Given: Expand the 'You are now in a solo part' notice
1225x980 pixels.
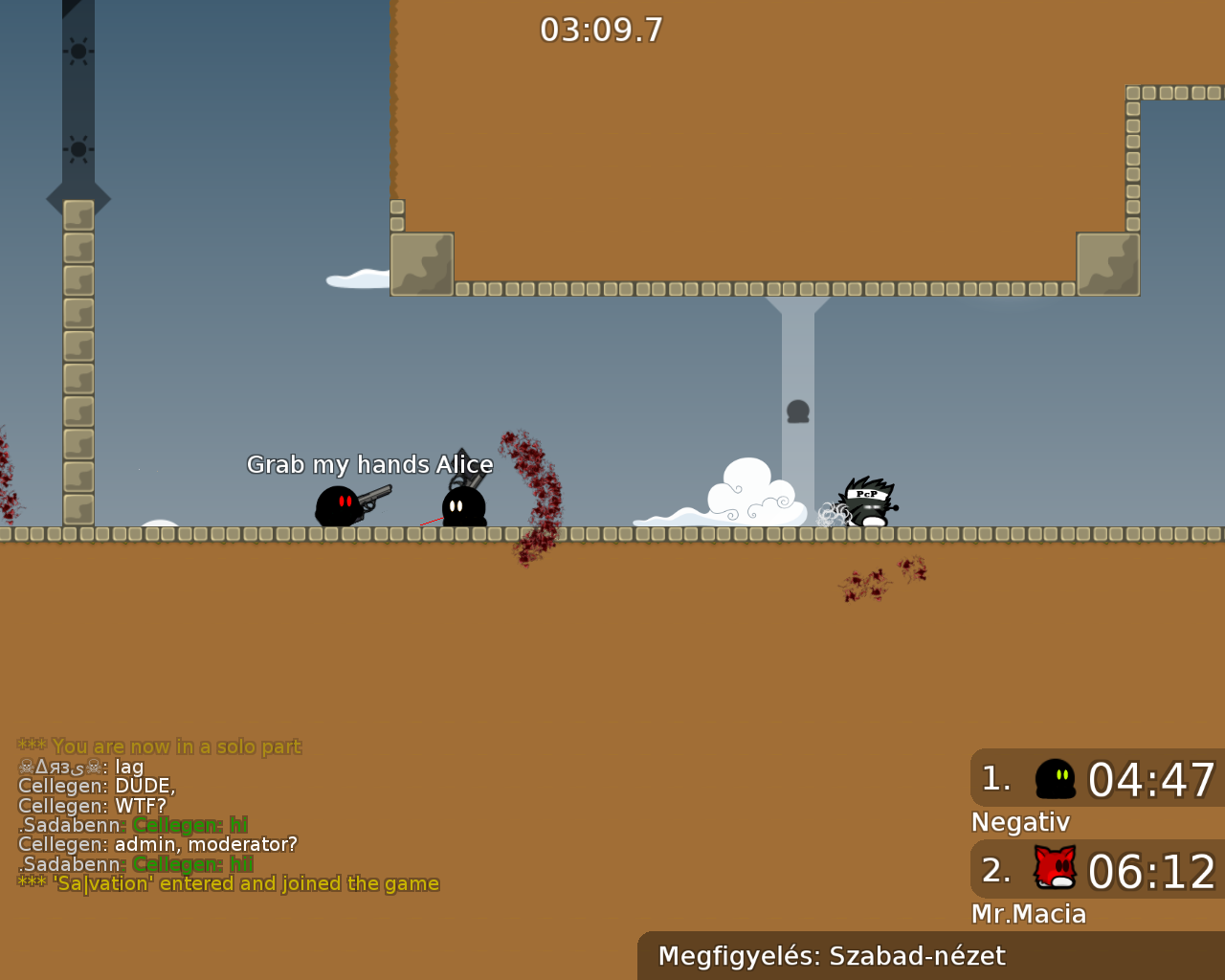Looking at the screenshot, I should click(x=160, y=746).
